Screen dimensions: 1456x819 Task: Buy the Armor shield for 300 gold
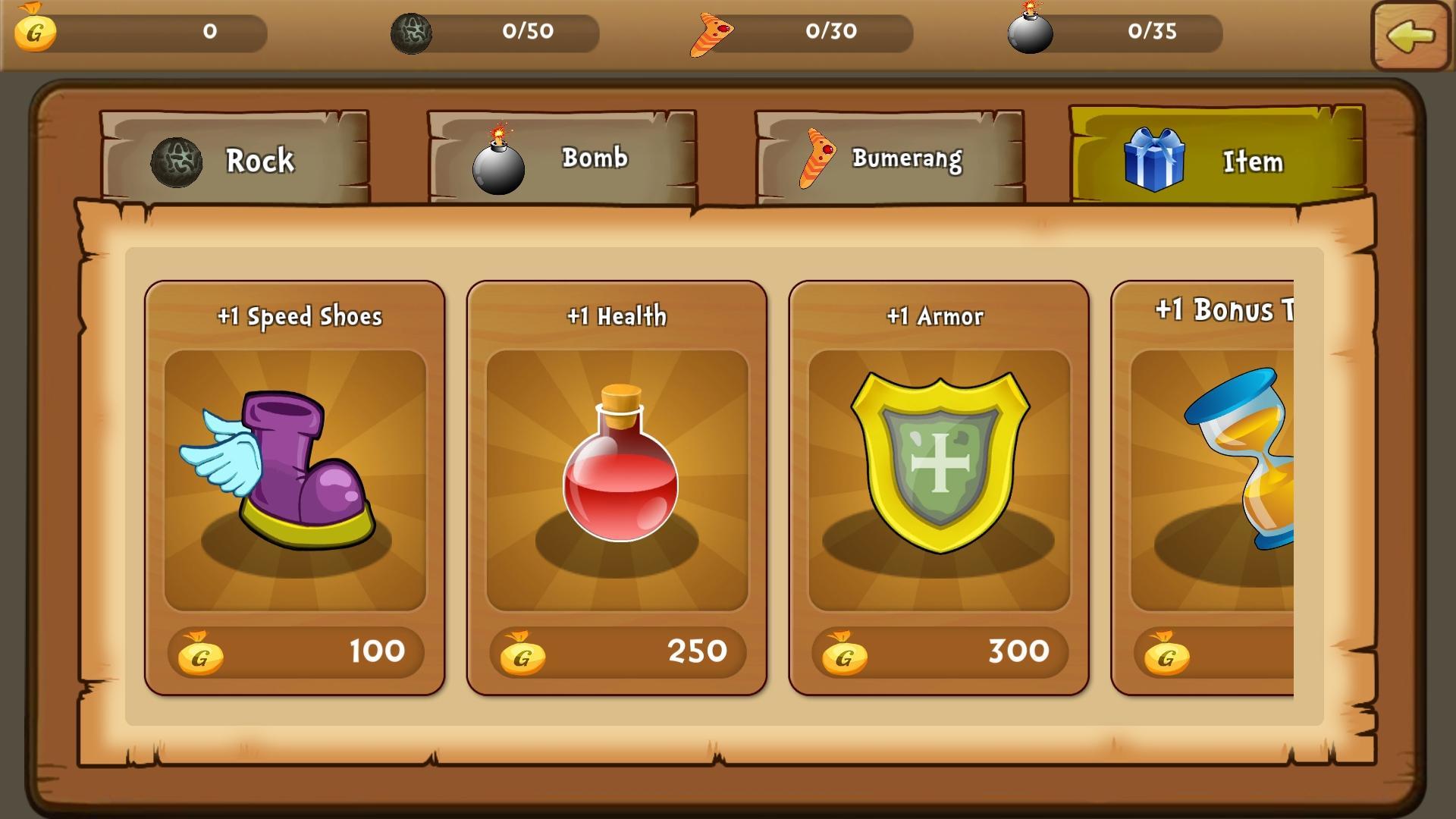coord(937,651)
